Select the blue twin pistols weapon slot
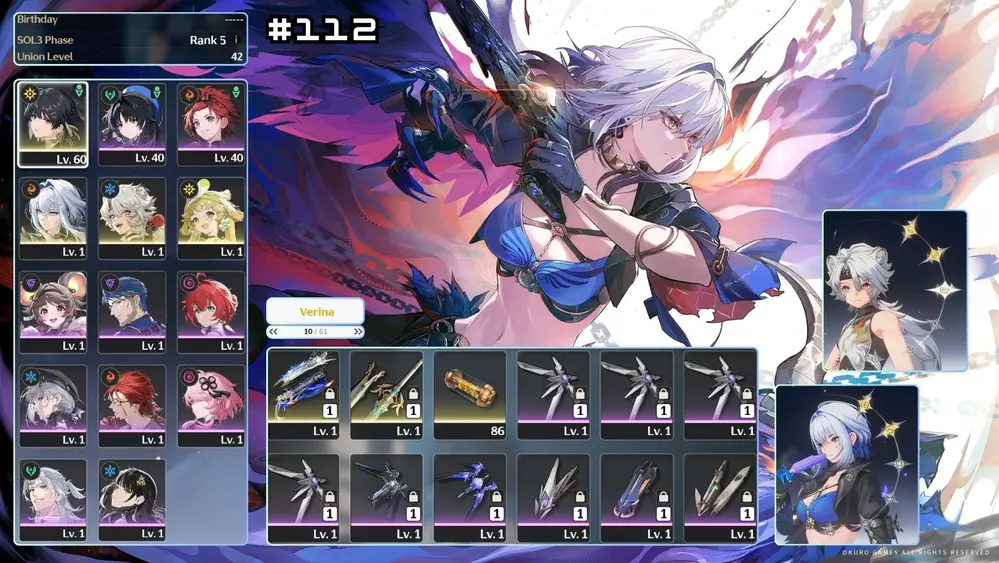The height and width of the screenshot is (563, 999). tap(304, 394)
